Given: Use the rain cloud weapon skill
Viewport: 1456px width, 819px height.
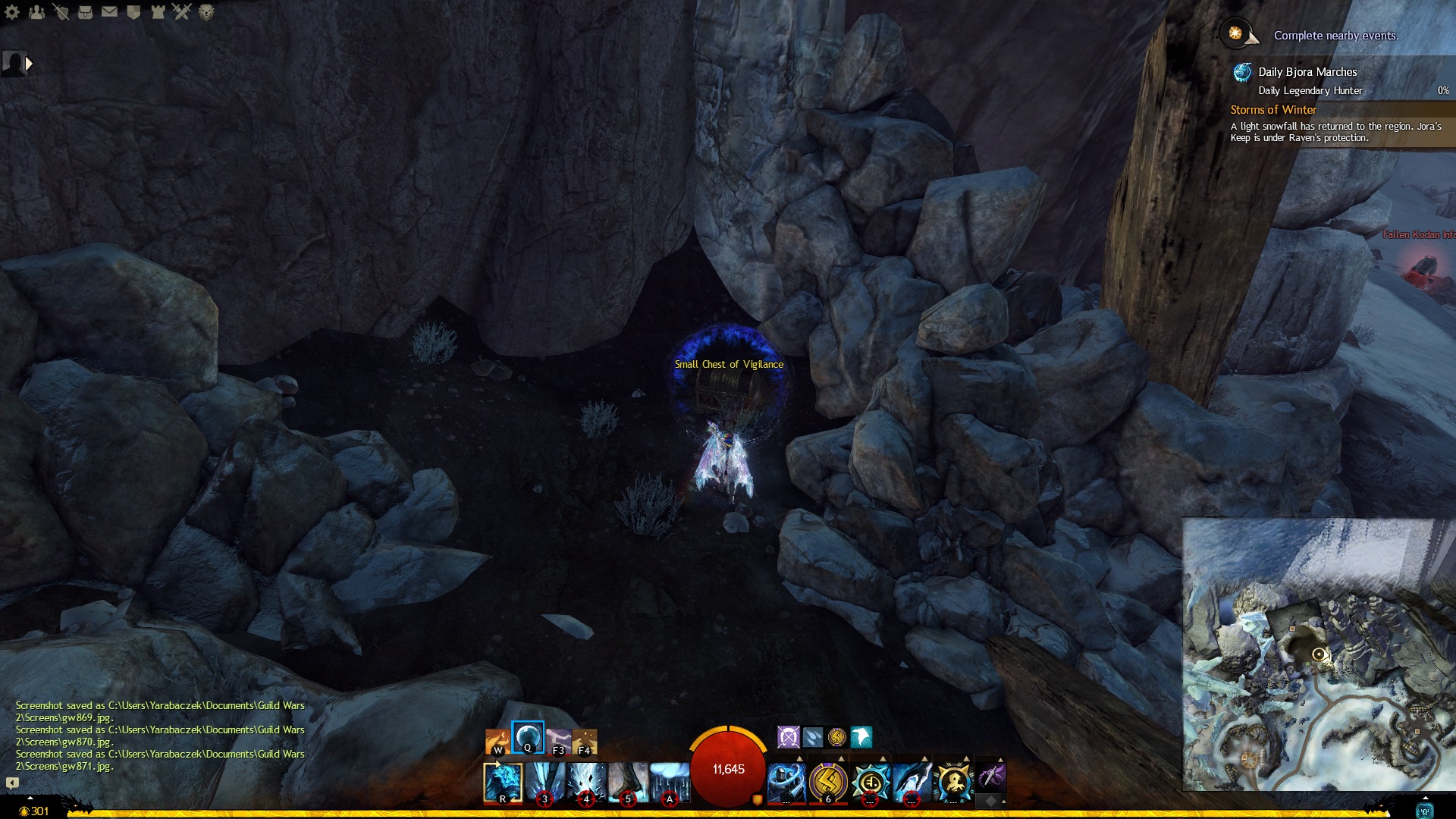Looking at the screenshot, I should [x=670, y=783].
